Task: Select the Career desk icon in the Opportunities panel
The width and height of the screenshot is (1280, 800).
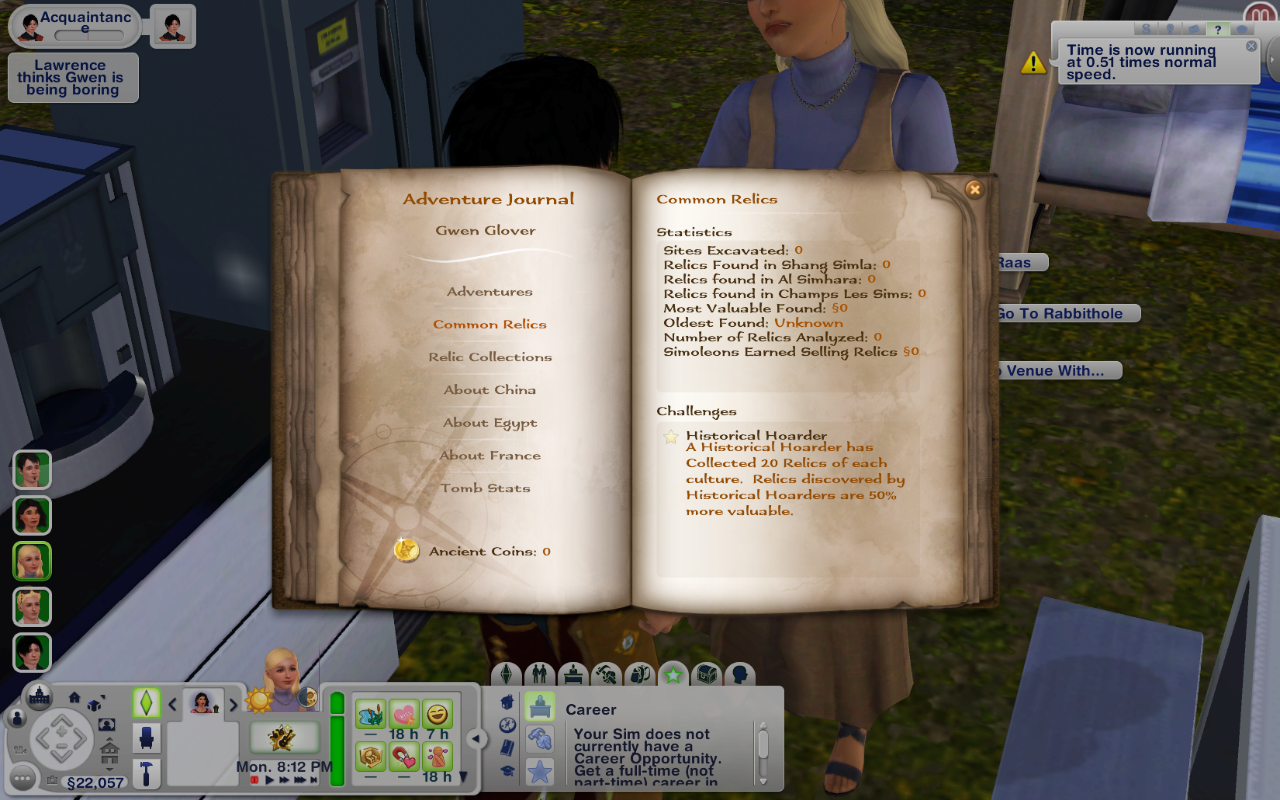Action: pyautogui.click(x=538, y=706)
